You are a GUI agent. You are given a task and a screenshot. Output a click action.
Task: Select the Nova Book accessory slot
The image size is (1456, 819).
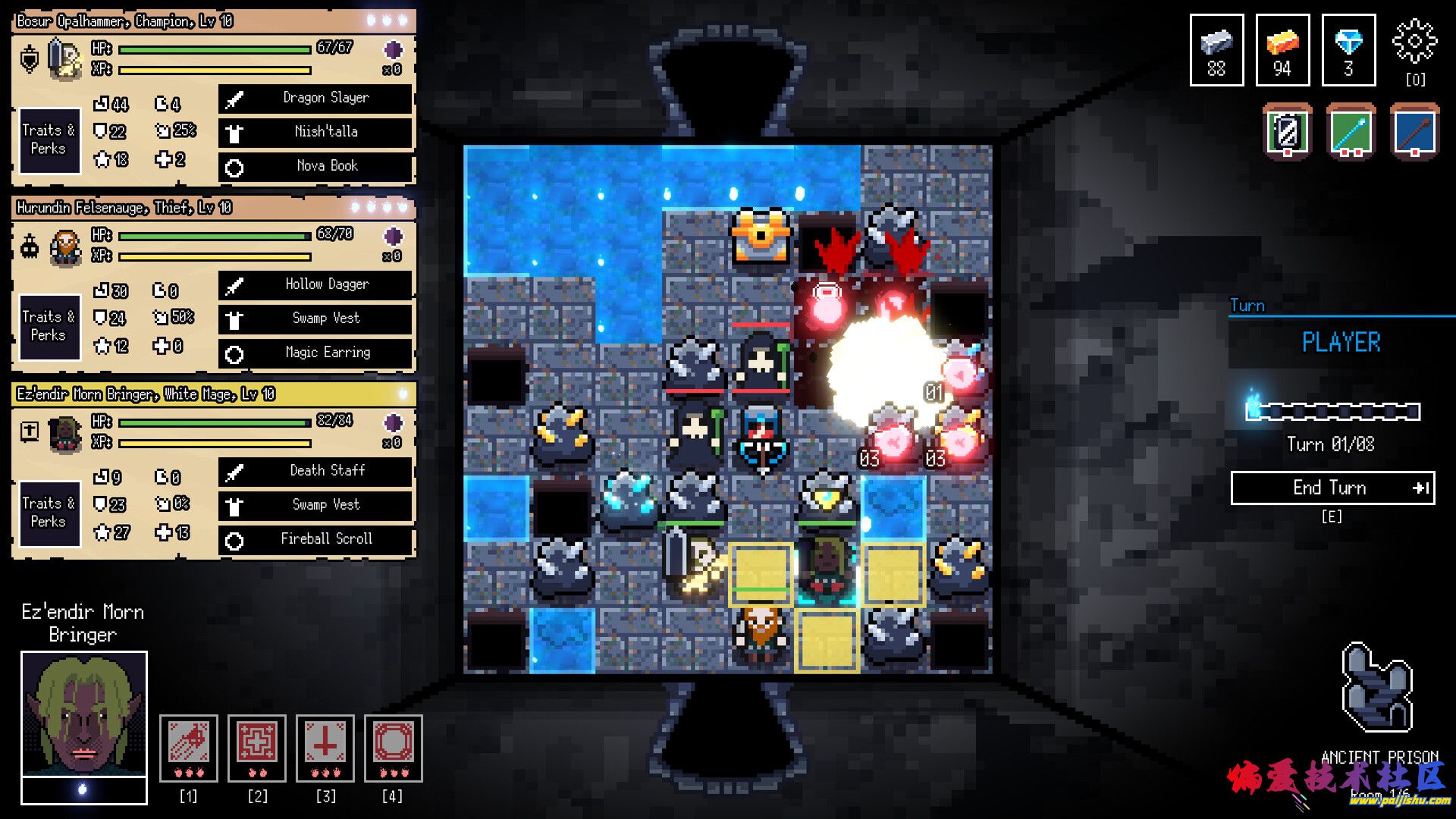(315, 166)
